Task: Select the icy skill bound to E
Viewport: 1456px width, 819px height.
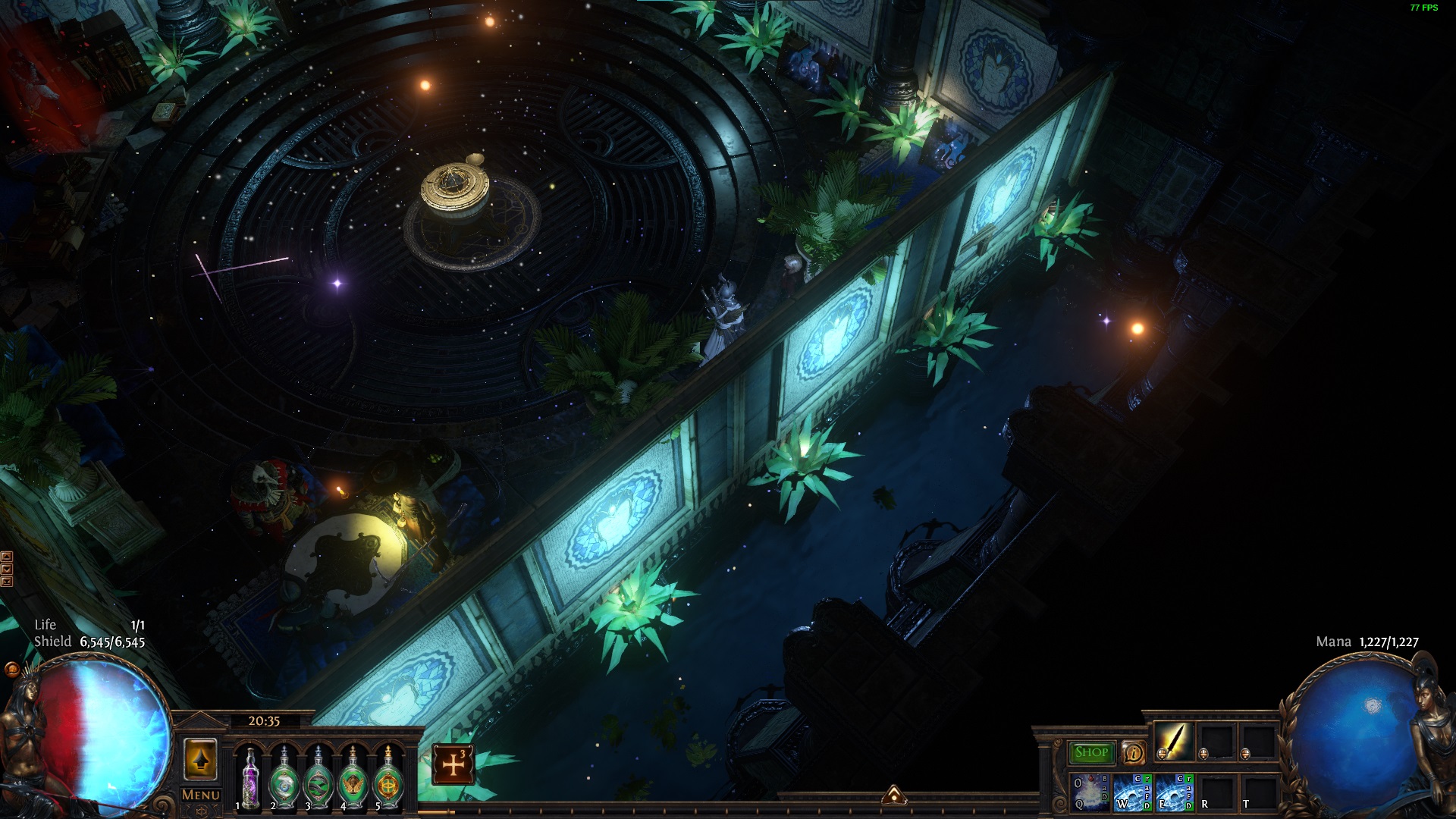Action: [x=1174, y=792]
